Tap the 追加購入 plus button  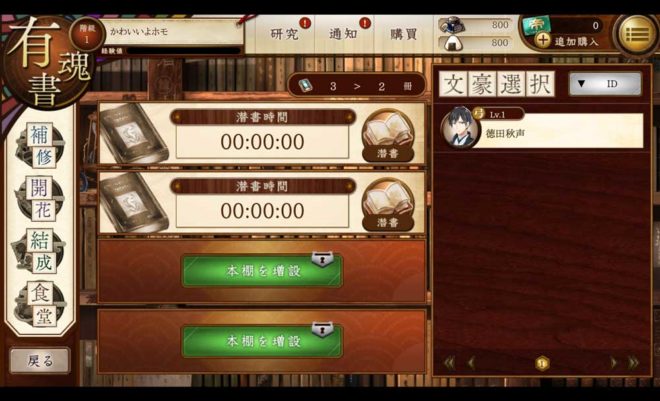(x=543, y=40)
